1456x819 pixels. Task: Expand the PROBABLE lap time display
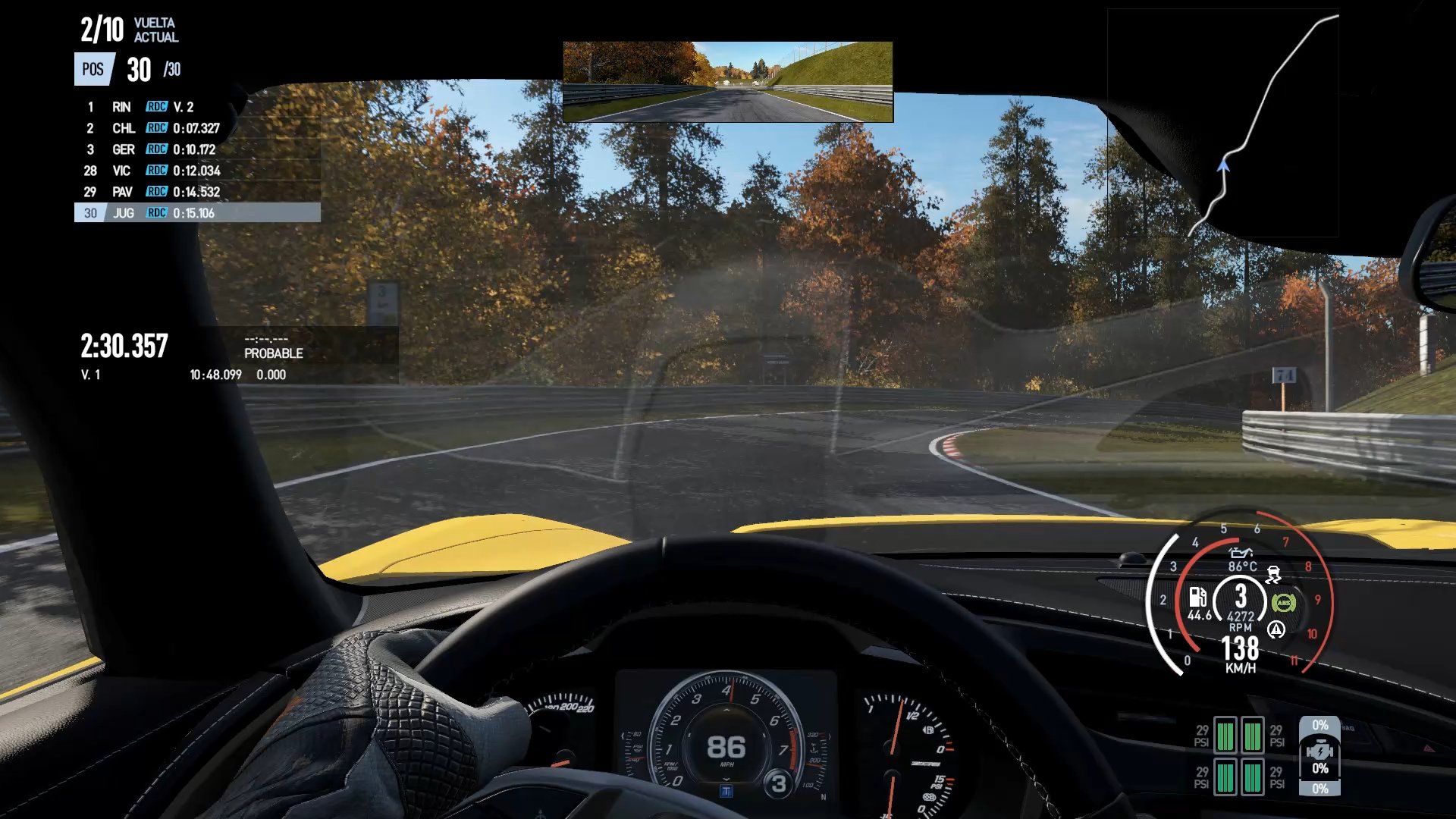click(x=273, y=347)
